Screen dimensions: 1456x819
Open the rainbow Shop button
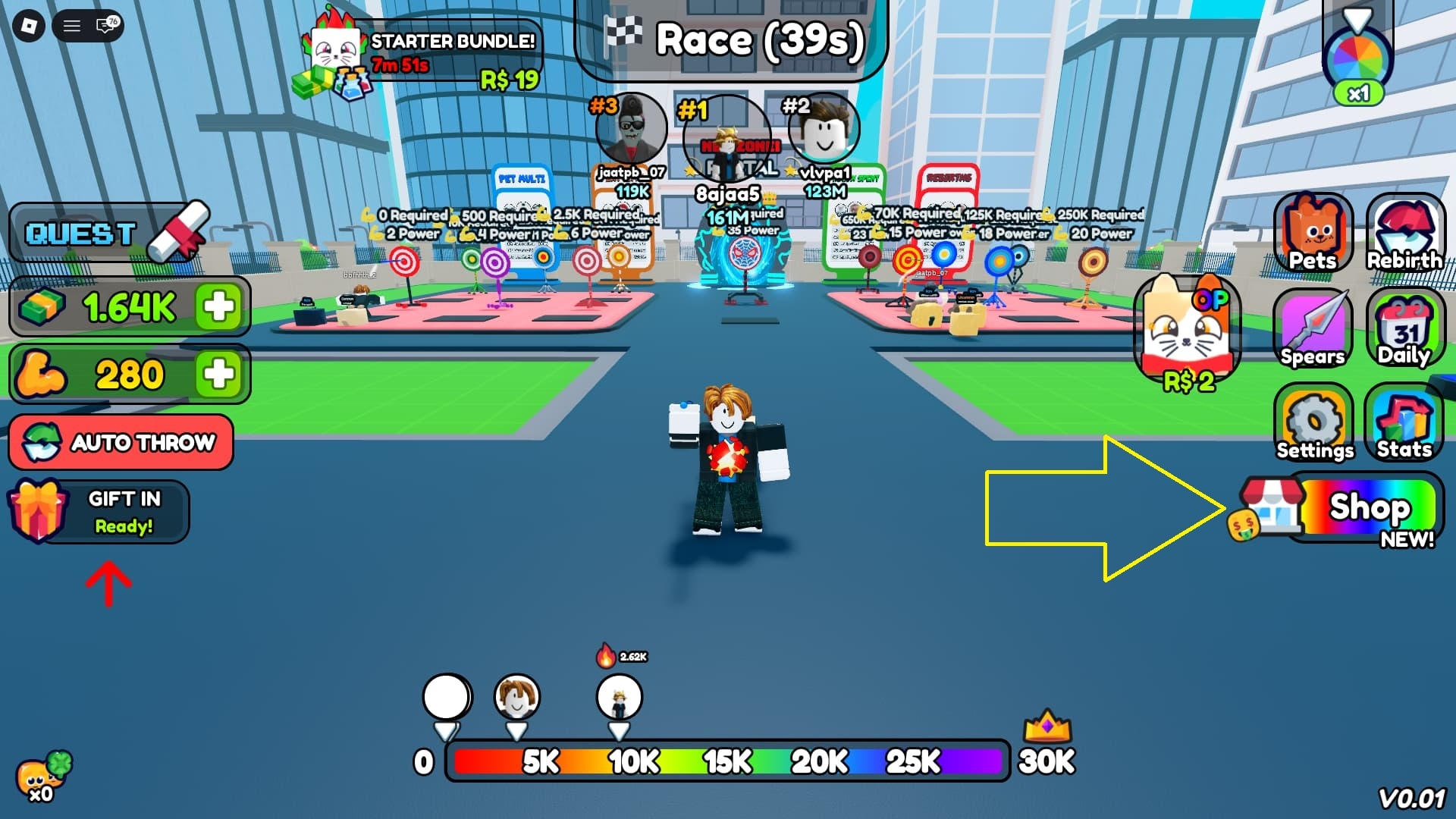pyautogui.click(x=1357, y=507)
